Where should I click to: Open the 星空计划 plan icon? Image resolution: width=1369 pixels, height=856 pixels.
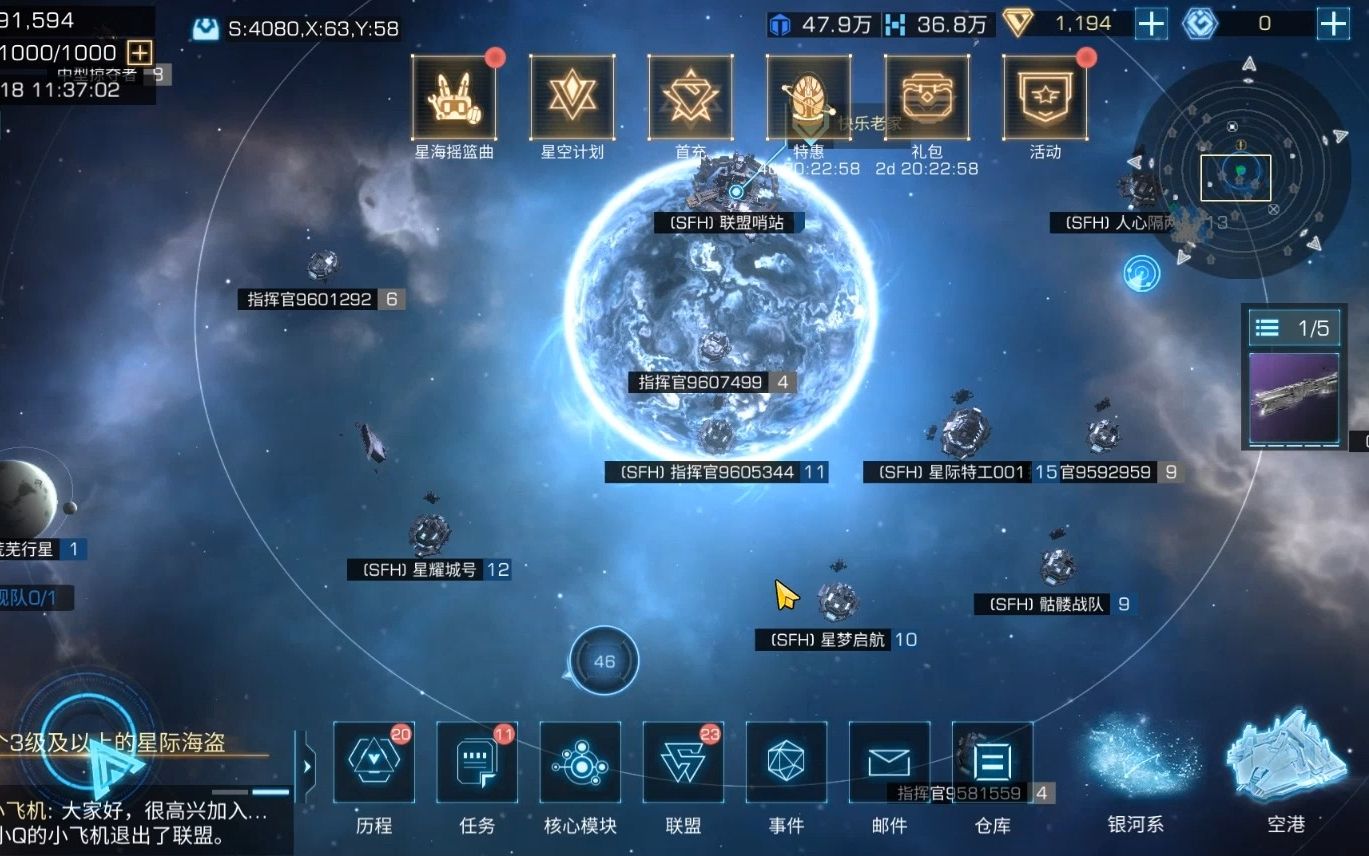(x=572, y=98)
